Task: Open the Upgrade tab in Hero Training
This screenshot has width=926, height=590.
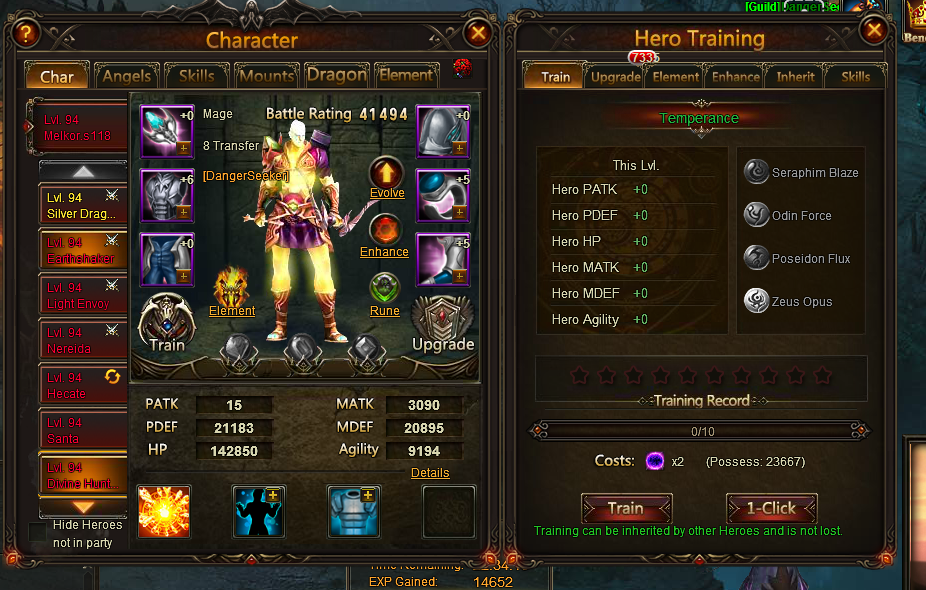Action: pos(615,77)
